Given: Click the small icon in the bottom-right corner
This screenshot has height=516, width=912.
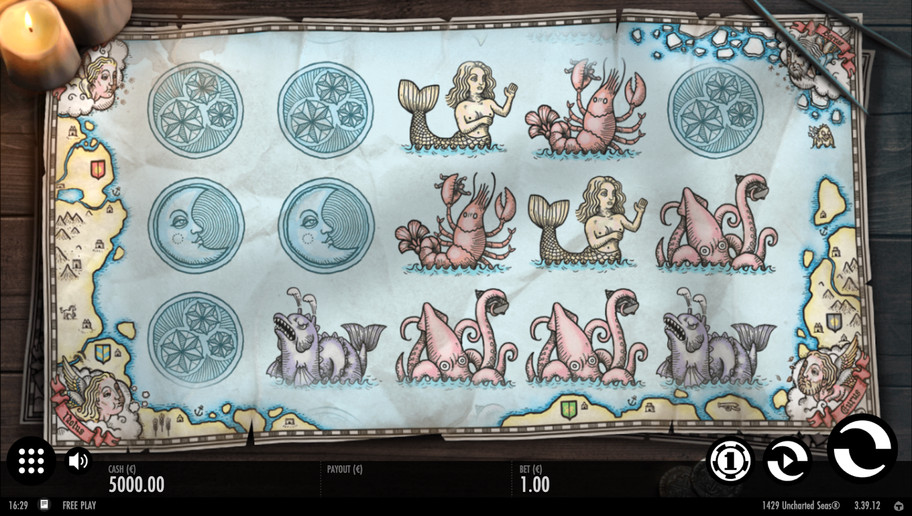Looking at the screenshot, I should pos(898,506).
